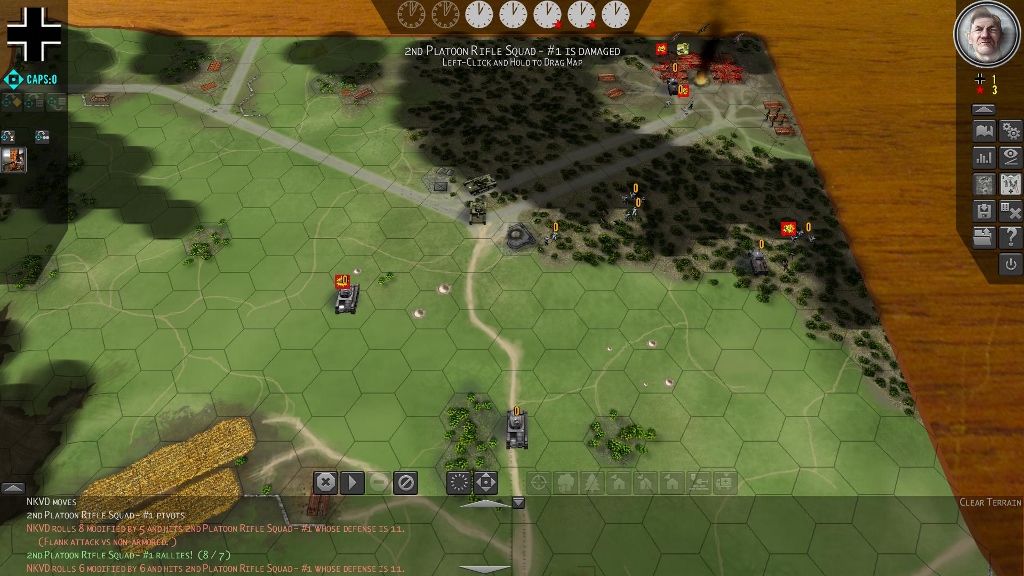
Task: Click the CAPS diamond icon
Action: pyautogui.click(x=12, y=79)
